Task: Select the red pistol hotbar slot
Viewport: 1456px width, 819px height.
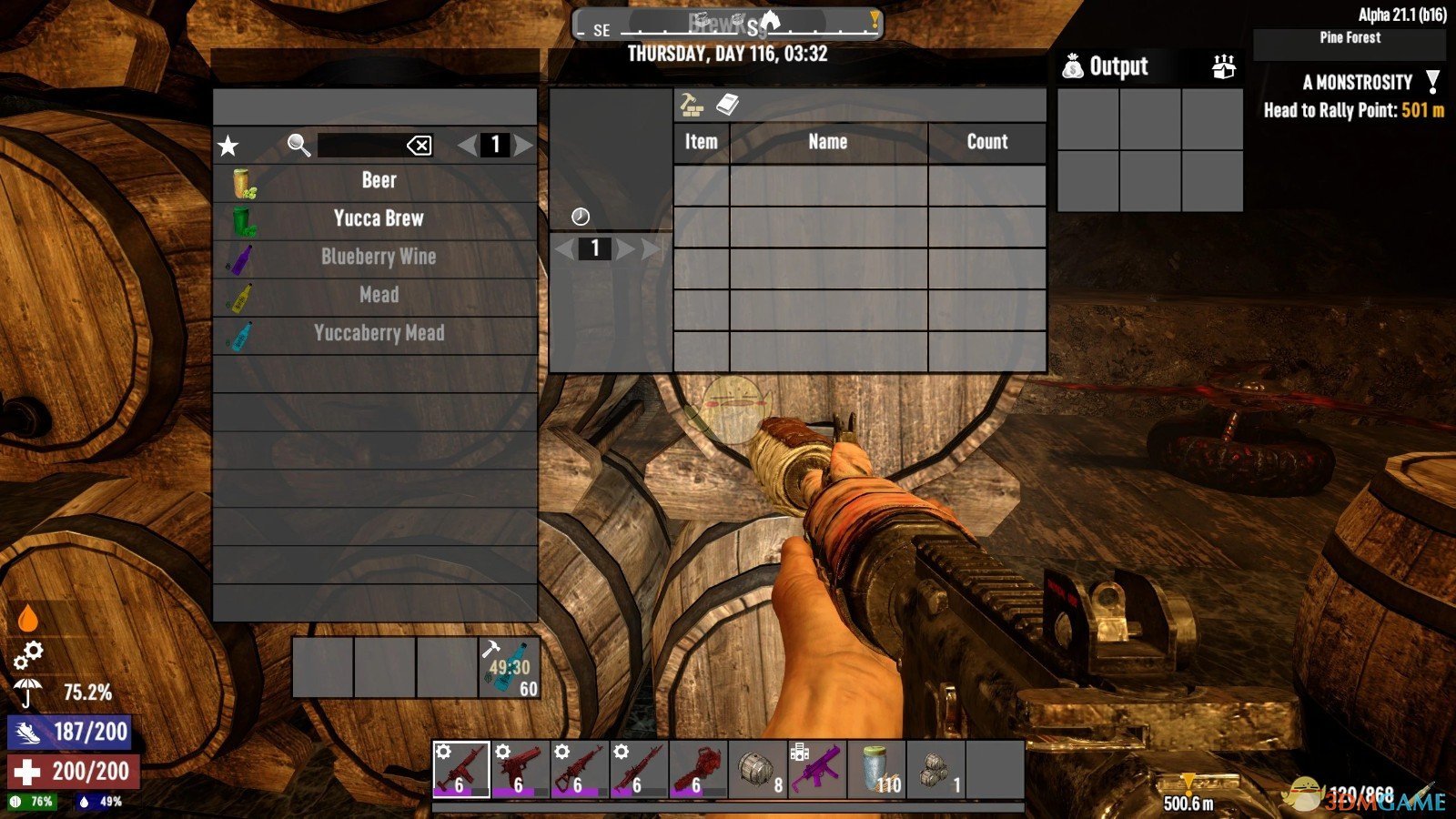Action: [x=520, y=770]
